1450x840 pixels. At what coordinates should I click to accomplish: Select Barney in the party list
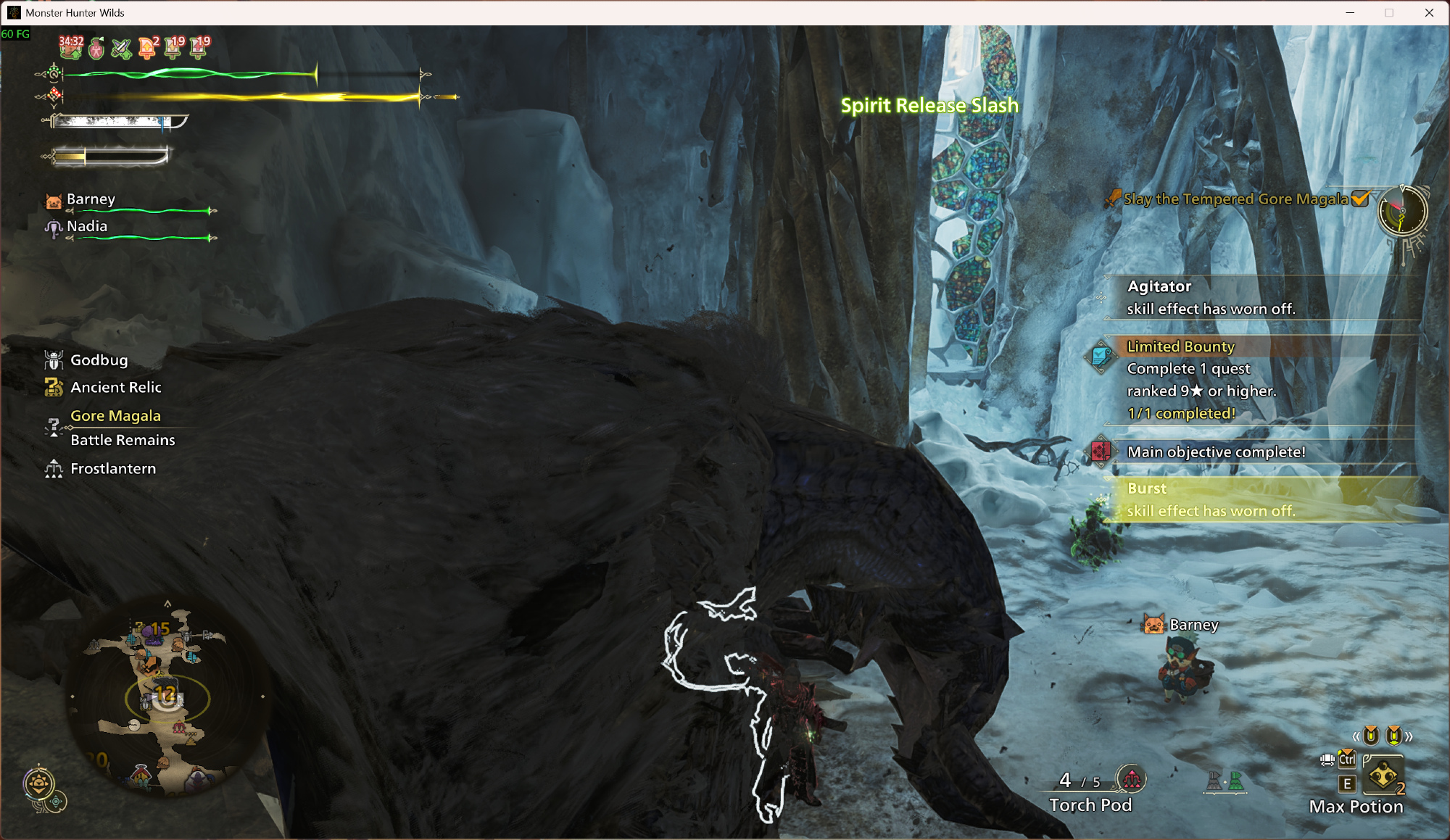pos(91,199)
